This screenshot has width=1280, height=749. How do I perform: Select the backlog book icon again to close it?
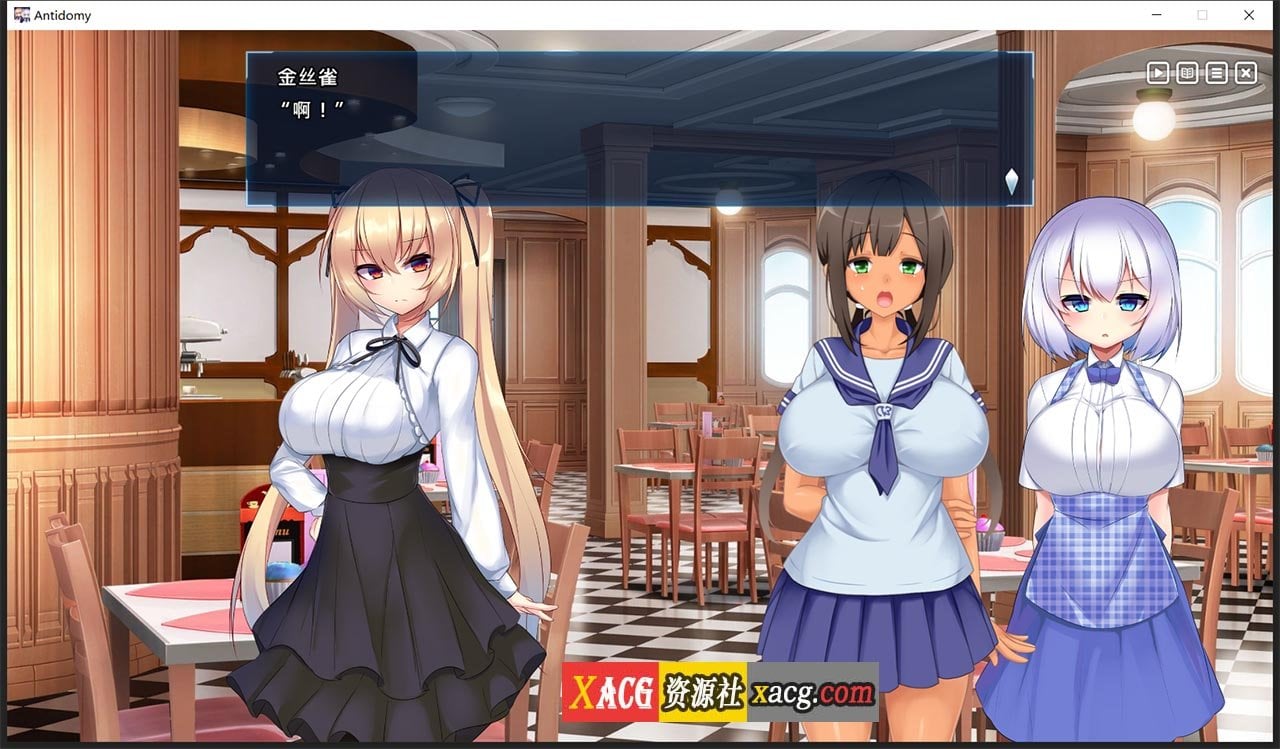click(1186, 73)
